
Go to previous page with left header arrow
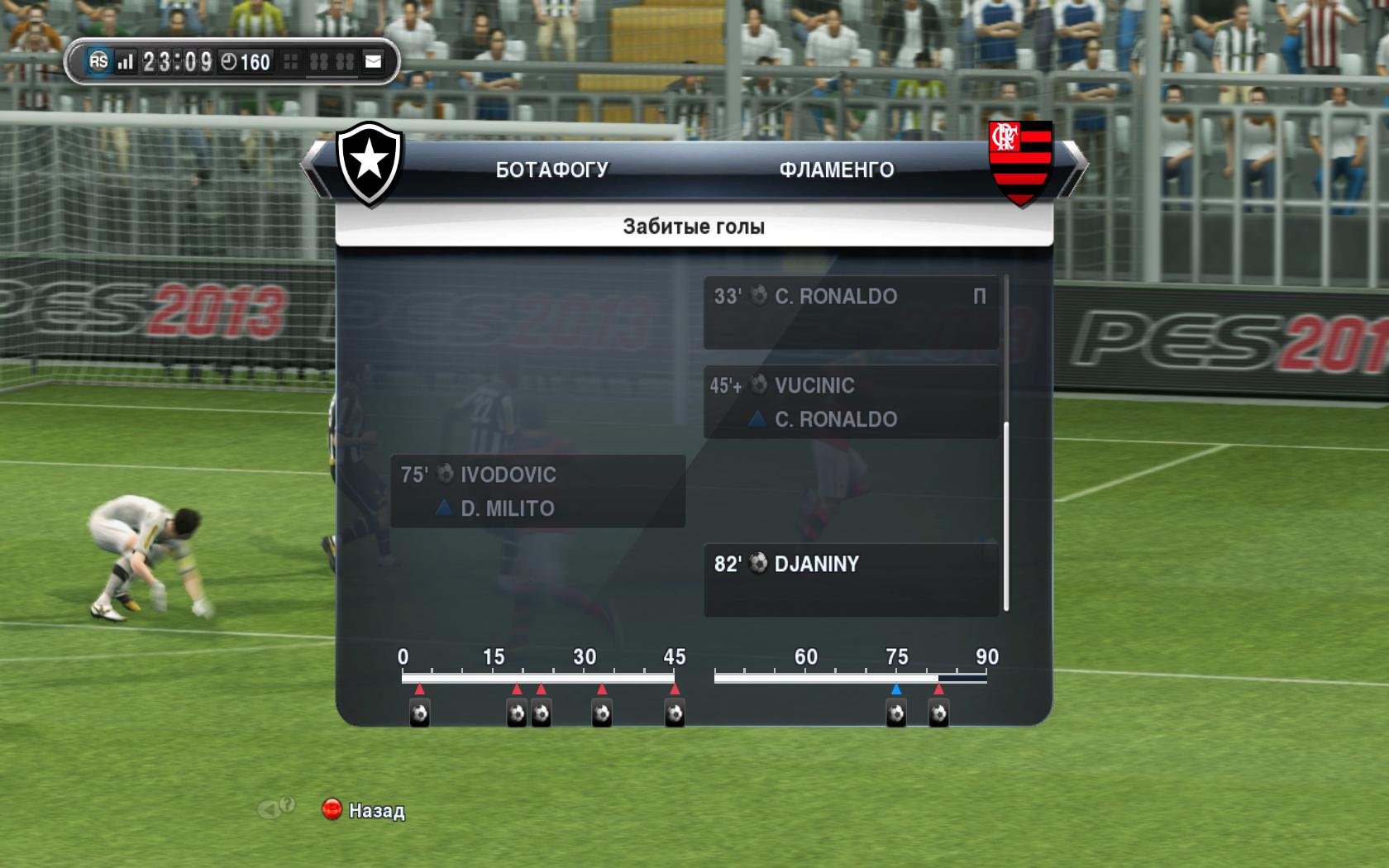313,169
